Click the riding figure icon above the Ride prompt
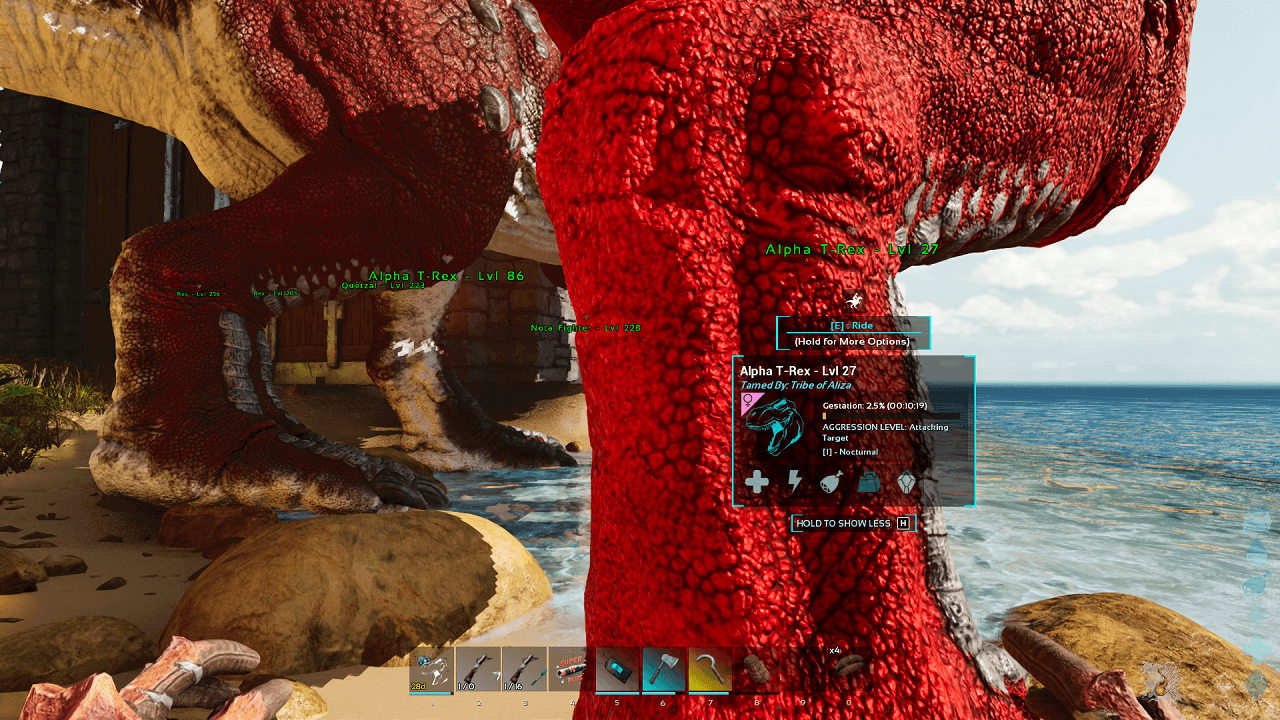 coord(855,300)
